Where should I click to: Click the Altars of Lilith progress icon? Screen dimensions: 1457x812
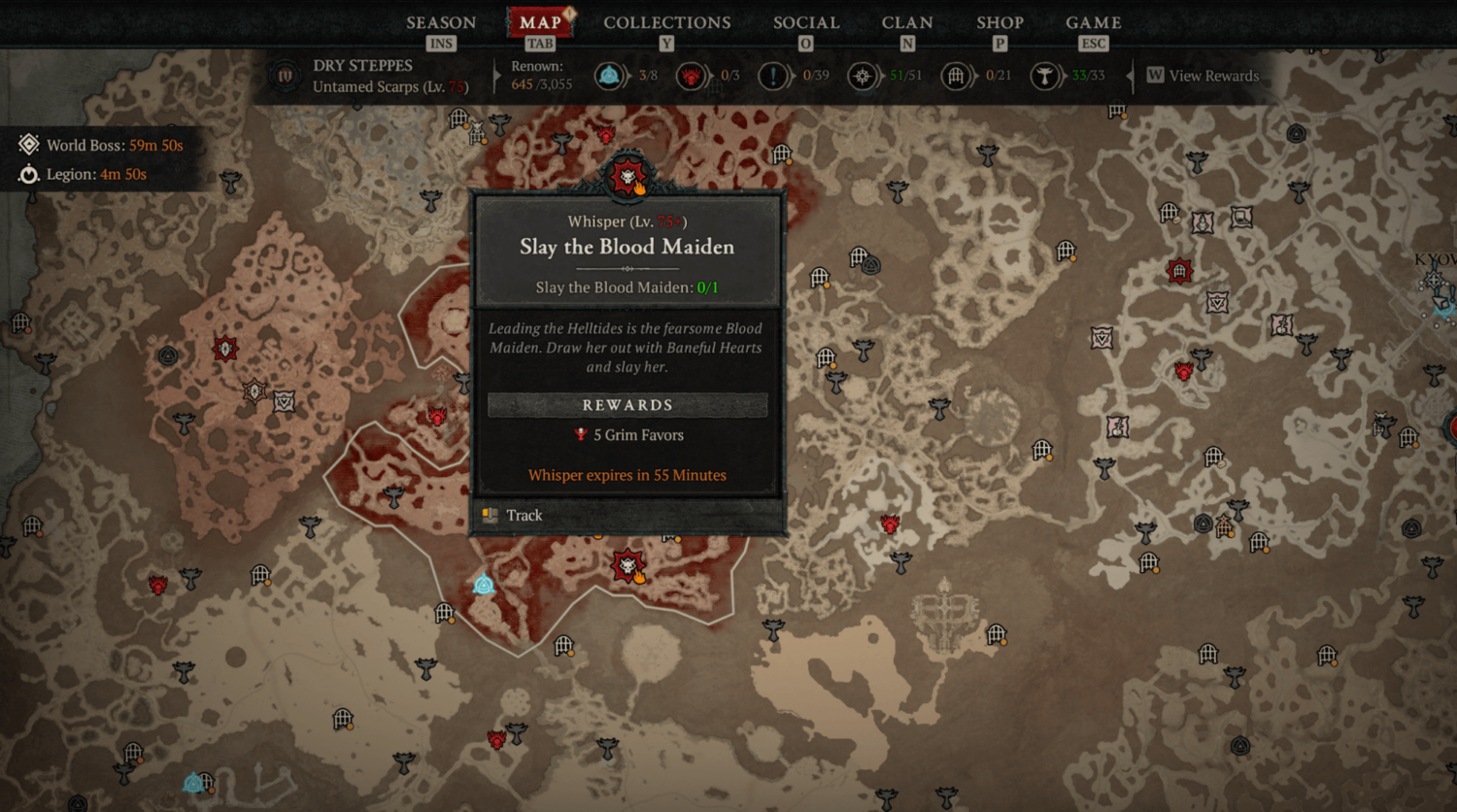pos(1045,76)
